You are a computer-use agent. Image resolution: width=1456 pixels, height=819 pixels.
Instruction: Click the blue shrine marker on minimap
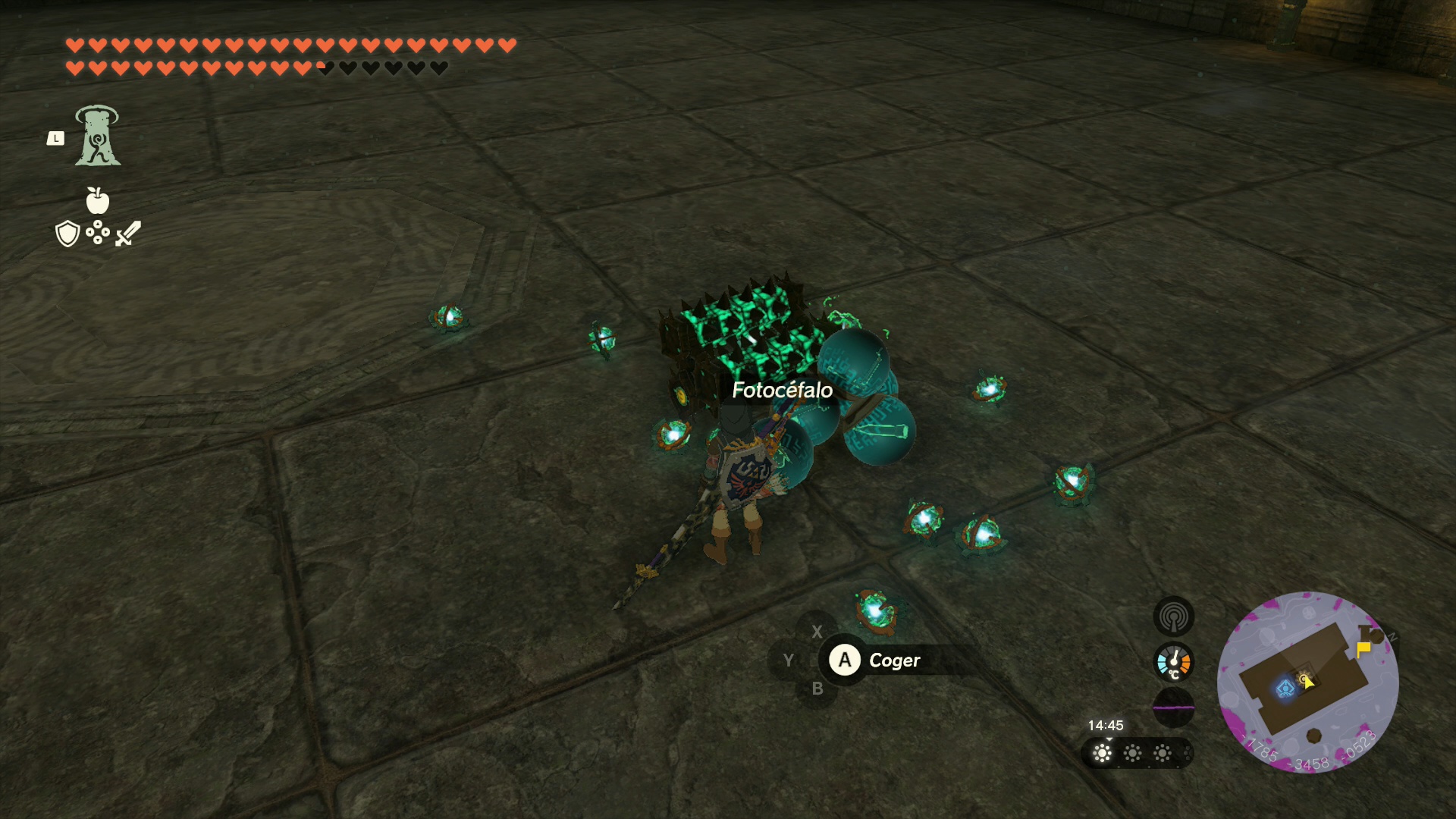point(1285,689)
